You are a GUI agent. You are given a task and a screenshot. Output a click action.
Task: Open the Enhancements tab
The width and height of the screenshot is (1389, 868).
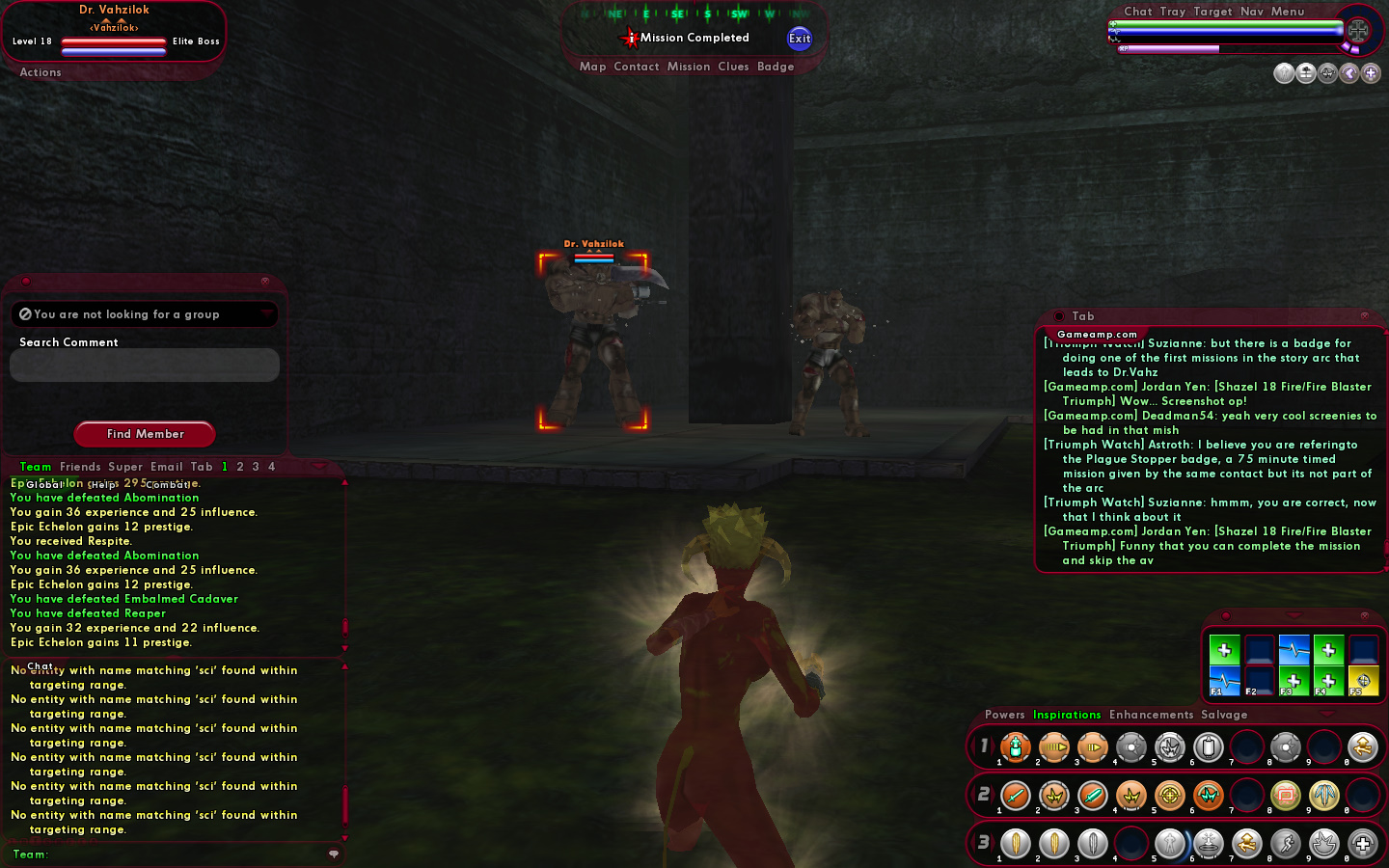tap(1151, 715)
